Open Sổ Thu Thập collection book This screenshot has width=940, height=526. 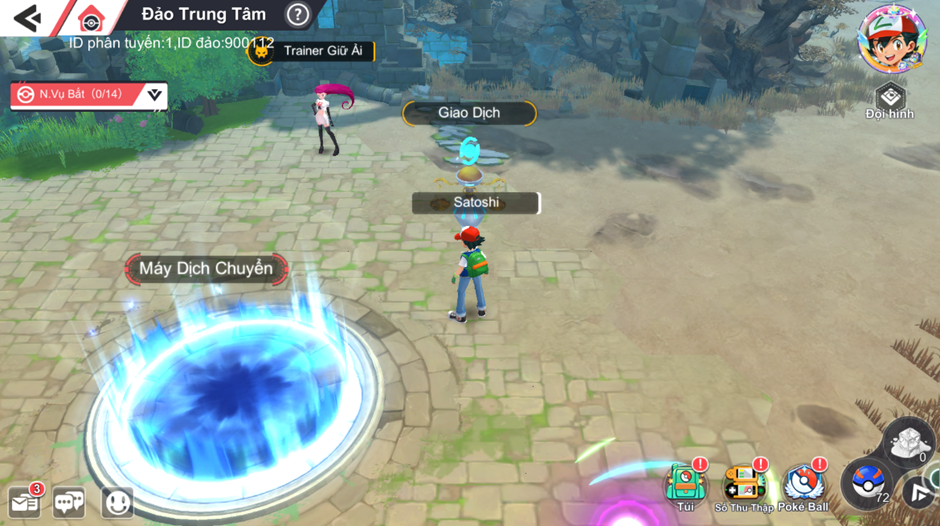(x=743, y=487)
